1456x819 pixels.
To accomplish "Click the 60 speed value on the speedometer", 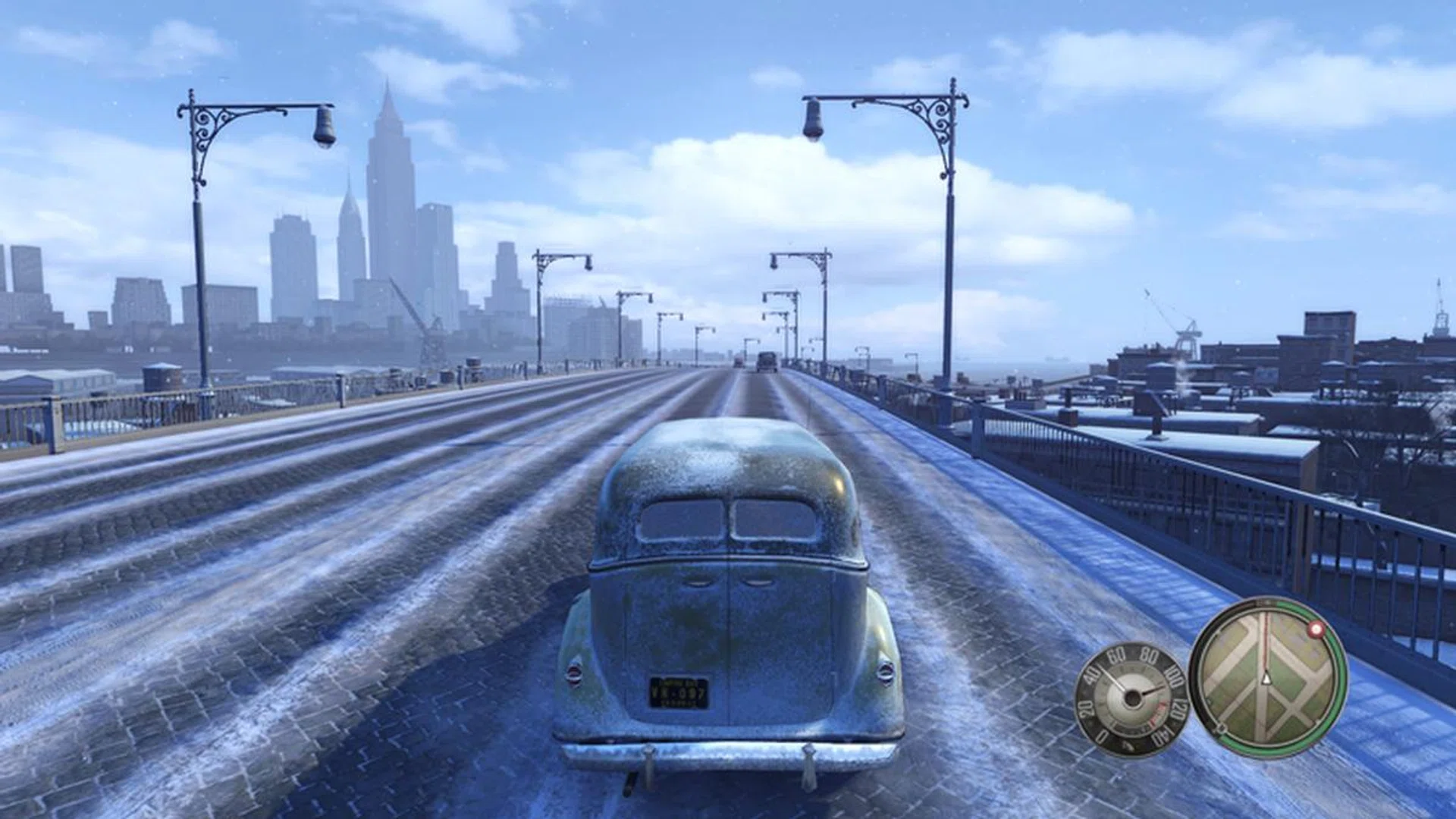I will (1116, 654).
